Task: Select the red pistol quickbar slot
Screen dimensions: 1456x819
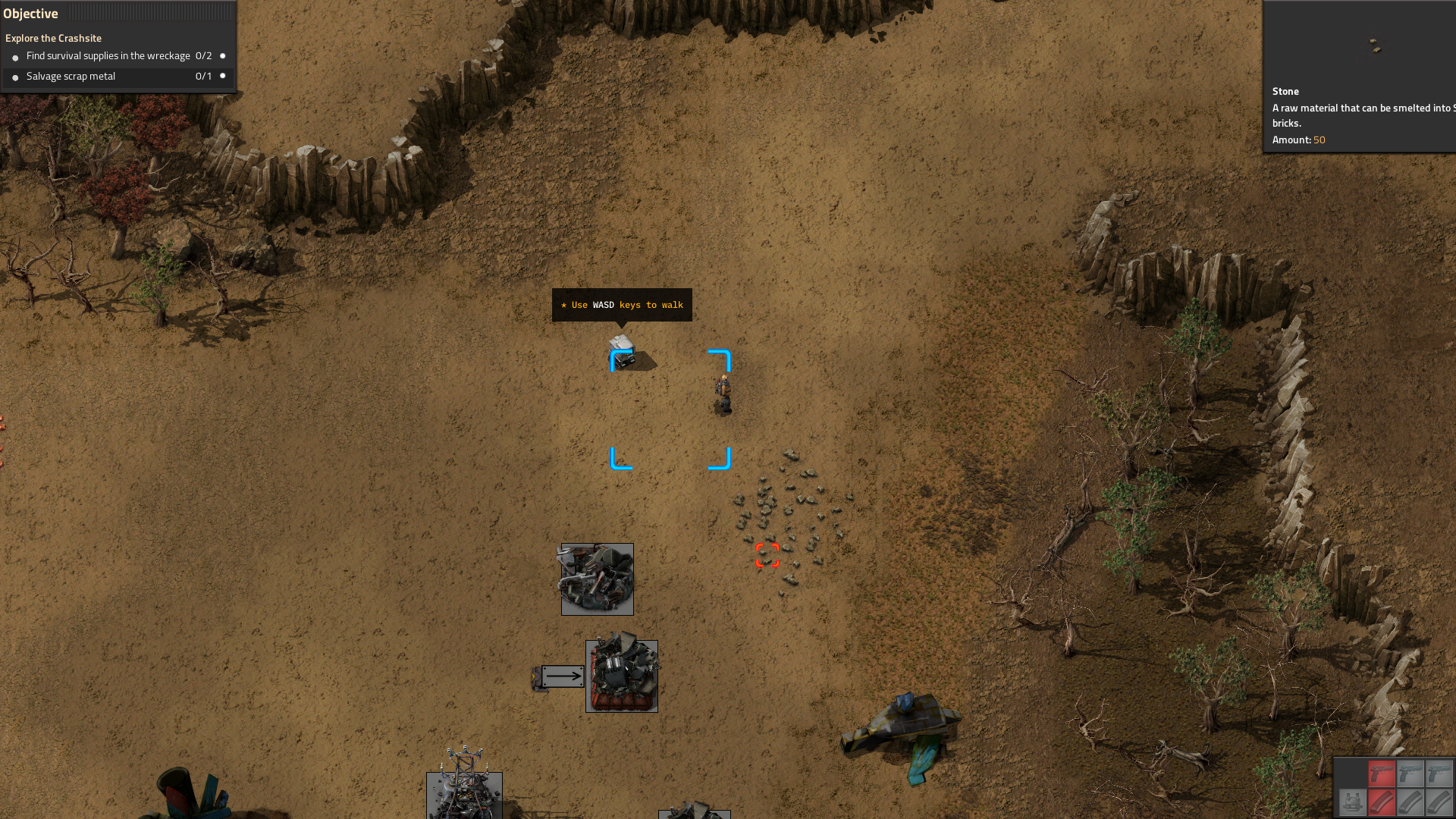Action: pos(1382,773)
